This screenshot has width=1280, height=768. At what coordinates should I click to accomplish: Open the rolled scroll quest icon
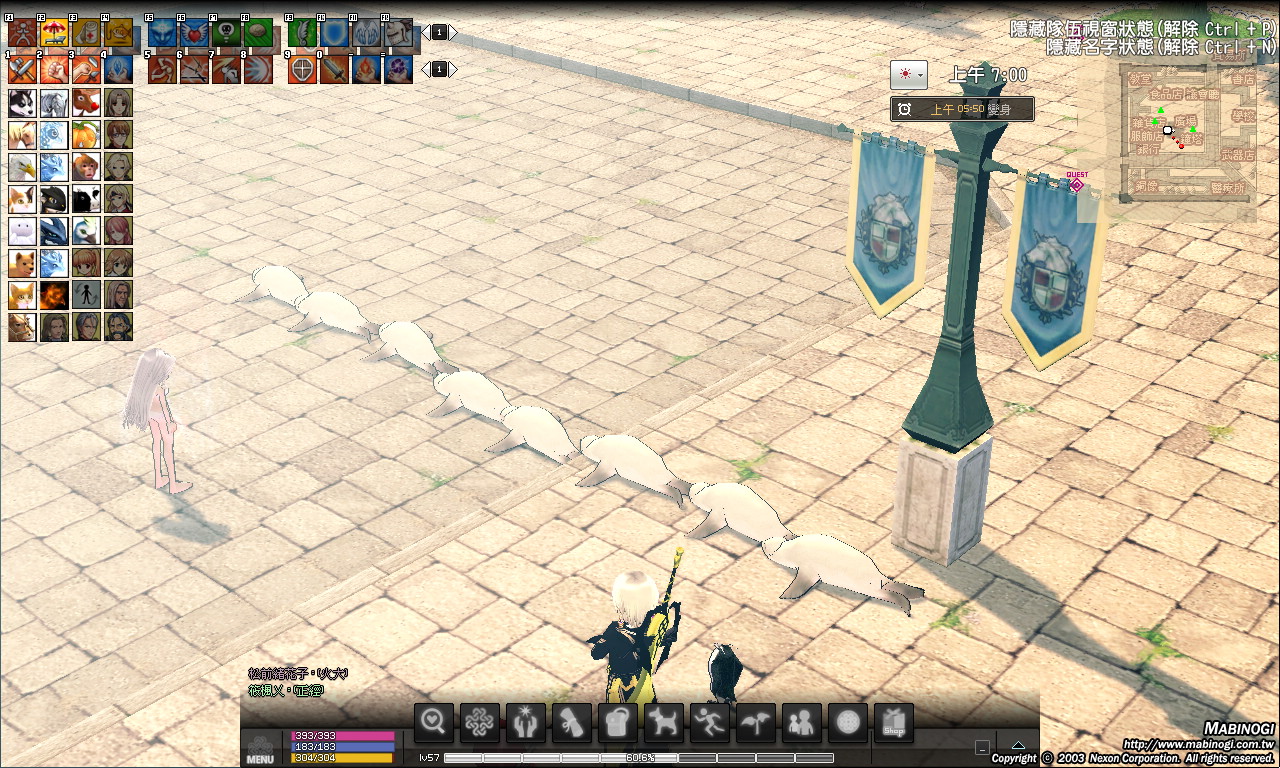pos(570,723)
